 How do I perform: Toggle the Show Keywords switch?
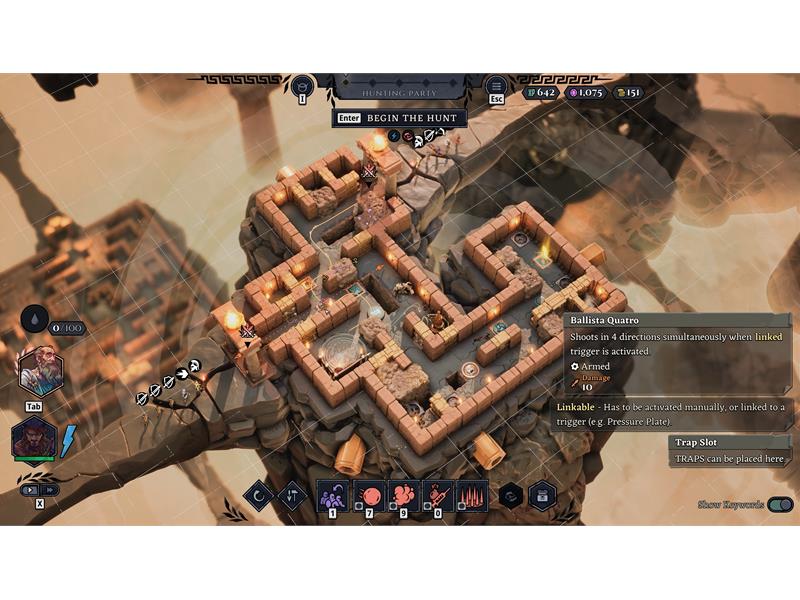click(x=781, y=505)
